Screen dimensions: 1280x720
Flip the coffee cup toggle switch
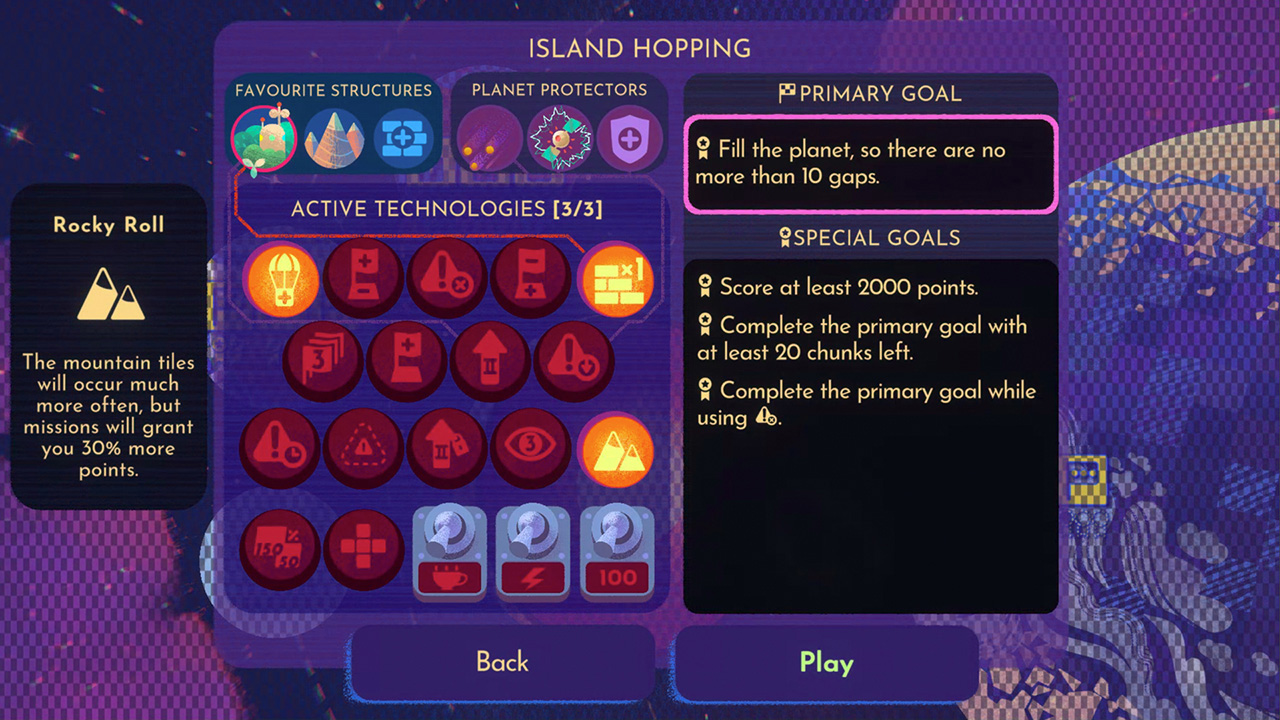pyautogui.click(x=449, y=550)
